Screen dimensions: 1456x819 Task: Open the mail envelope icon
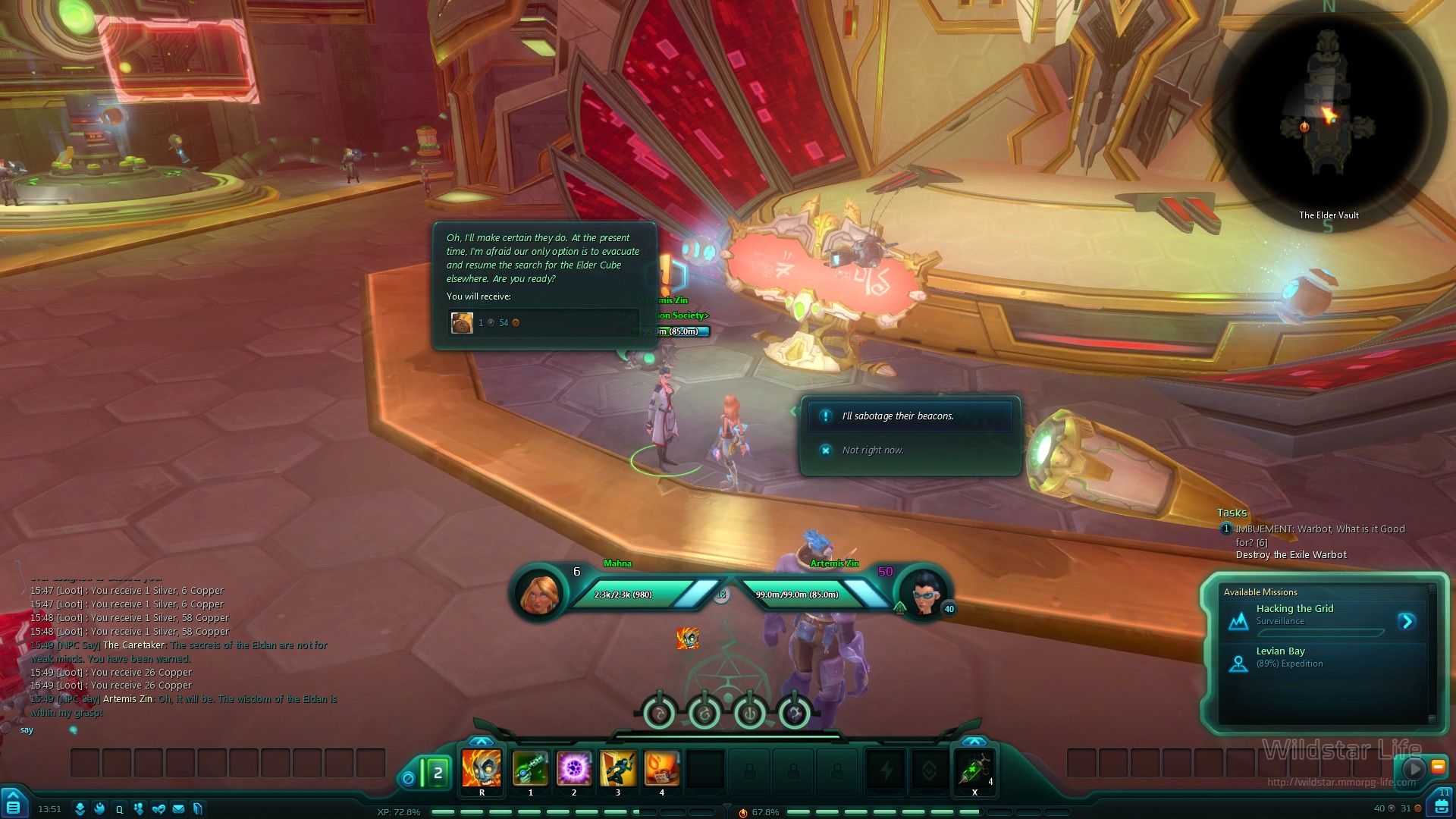click(178, 809)
